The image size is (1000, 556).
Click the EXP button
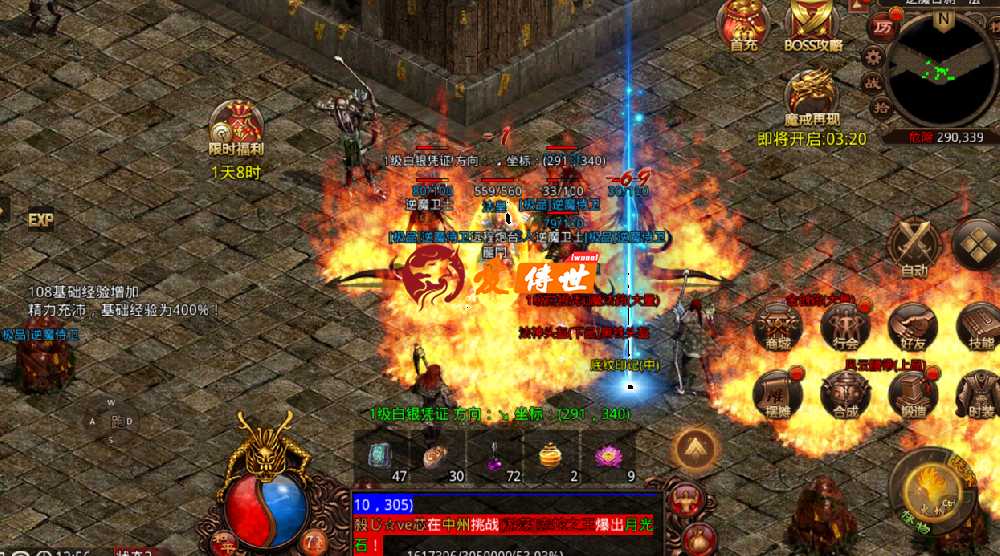[40, 219]
